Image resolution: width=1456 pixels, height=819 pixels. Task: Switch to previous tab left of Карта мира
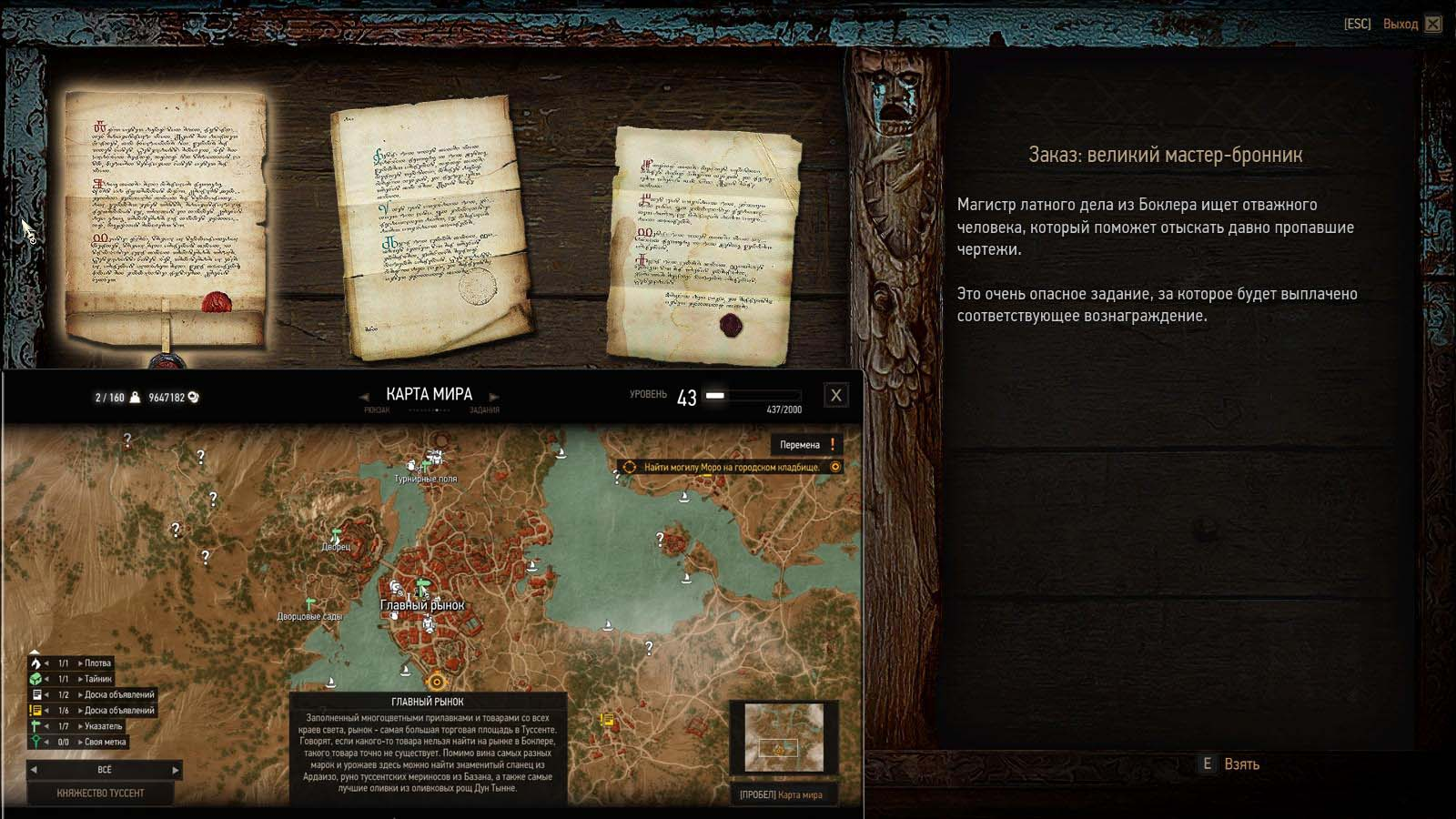pyautogui.click(x=365, y=397)
